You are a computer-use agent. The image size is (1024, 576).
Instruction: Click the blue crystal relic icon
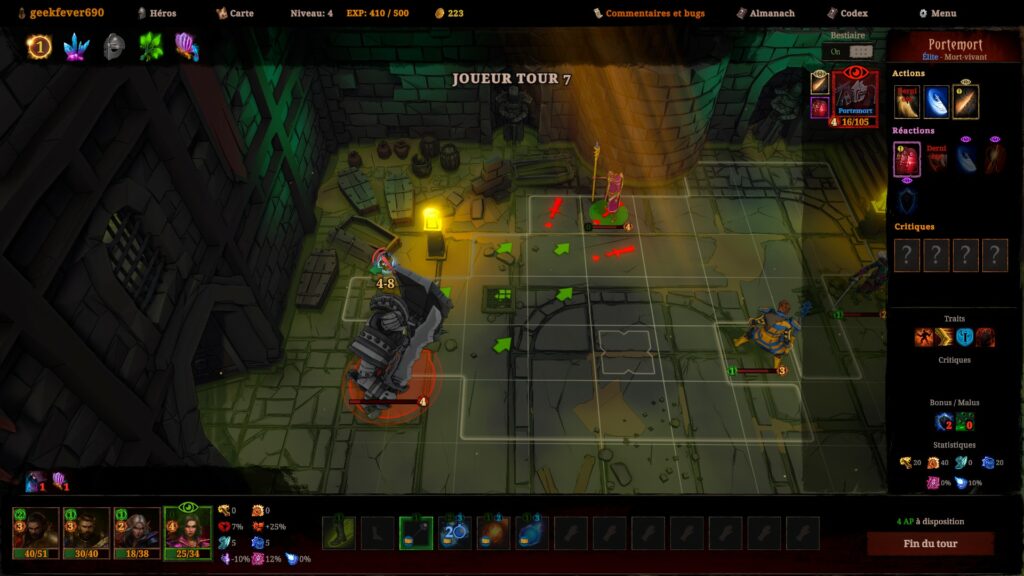76,46
